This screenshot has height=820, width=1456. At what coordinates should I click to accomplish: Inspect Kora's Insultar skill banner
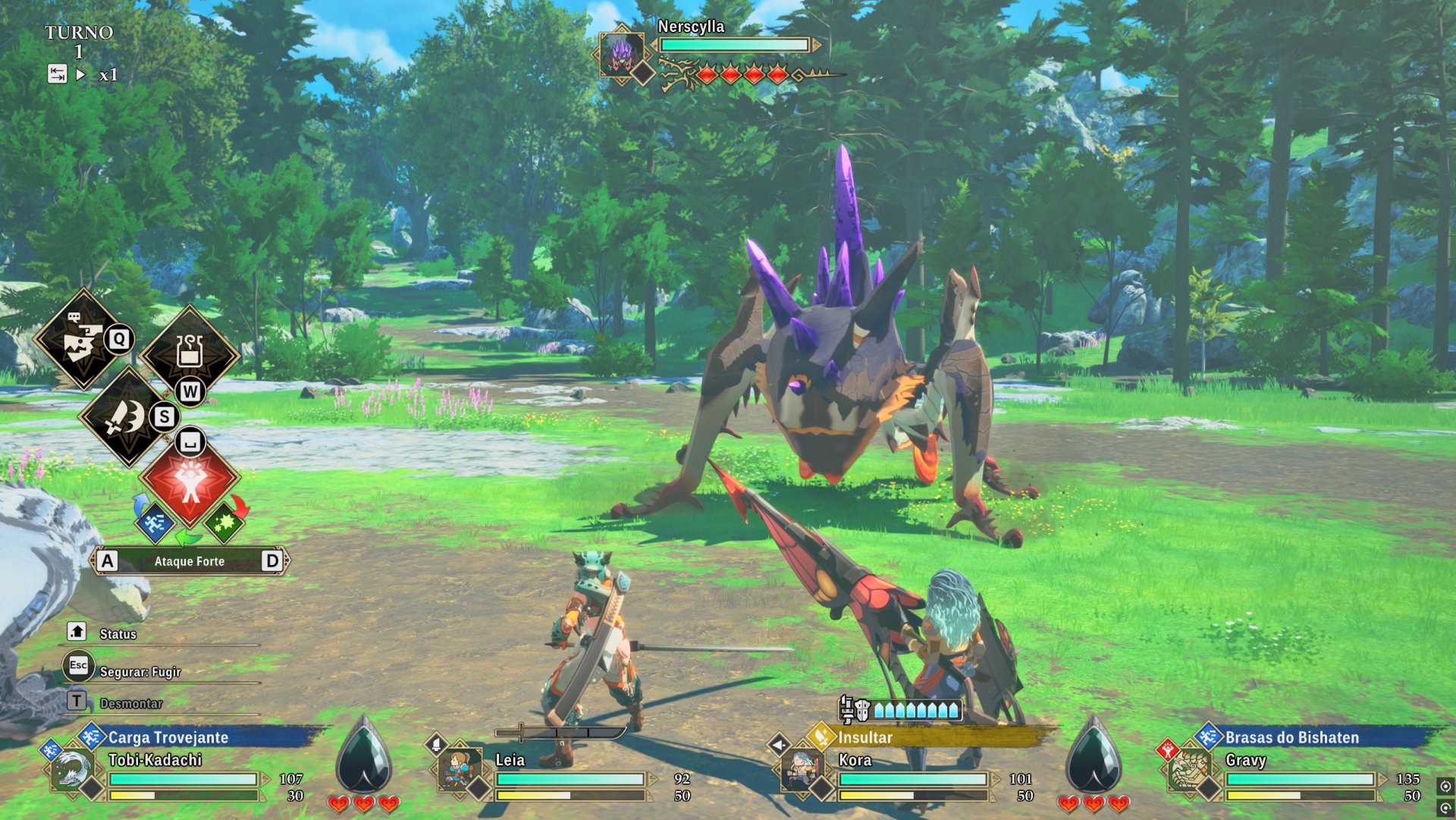pos(865,737)
